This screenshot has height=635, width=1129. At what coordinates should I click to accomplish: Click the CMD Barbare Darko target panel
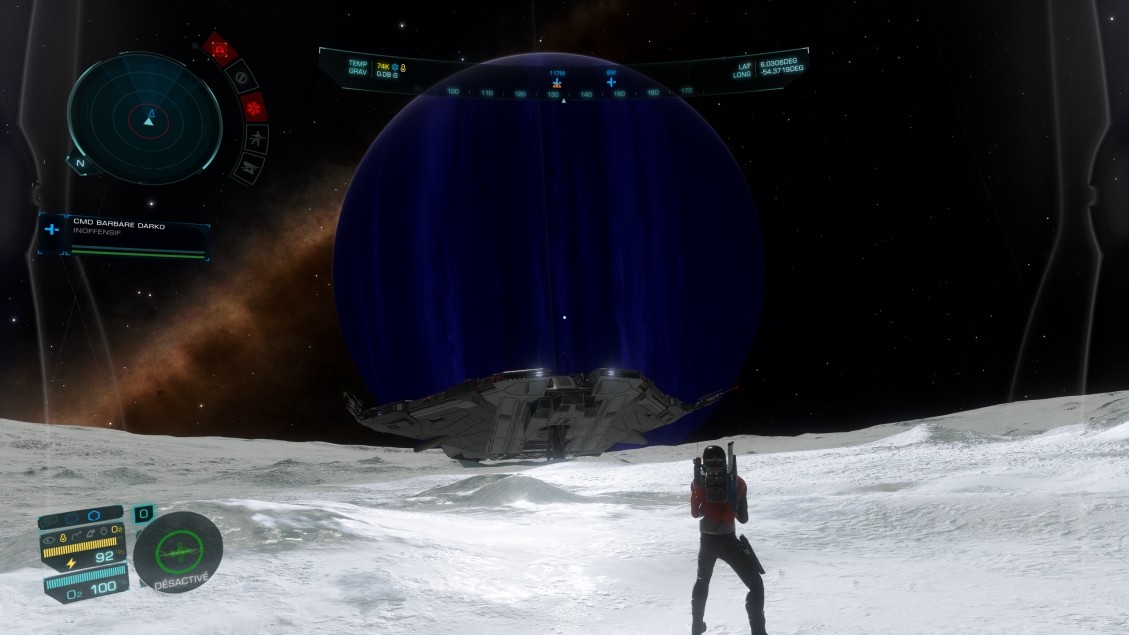coord(123,238)
